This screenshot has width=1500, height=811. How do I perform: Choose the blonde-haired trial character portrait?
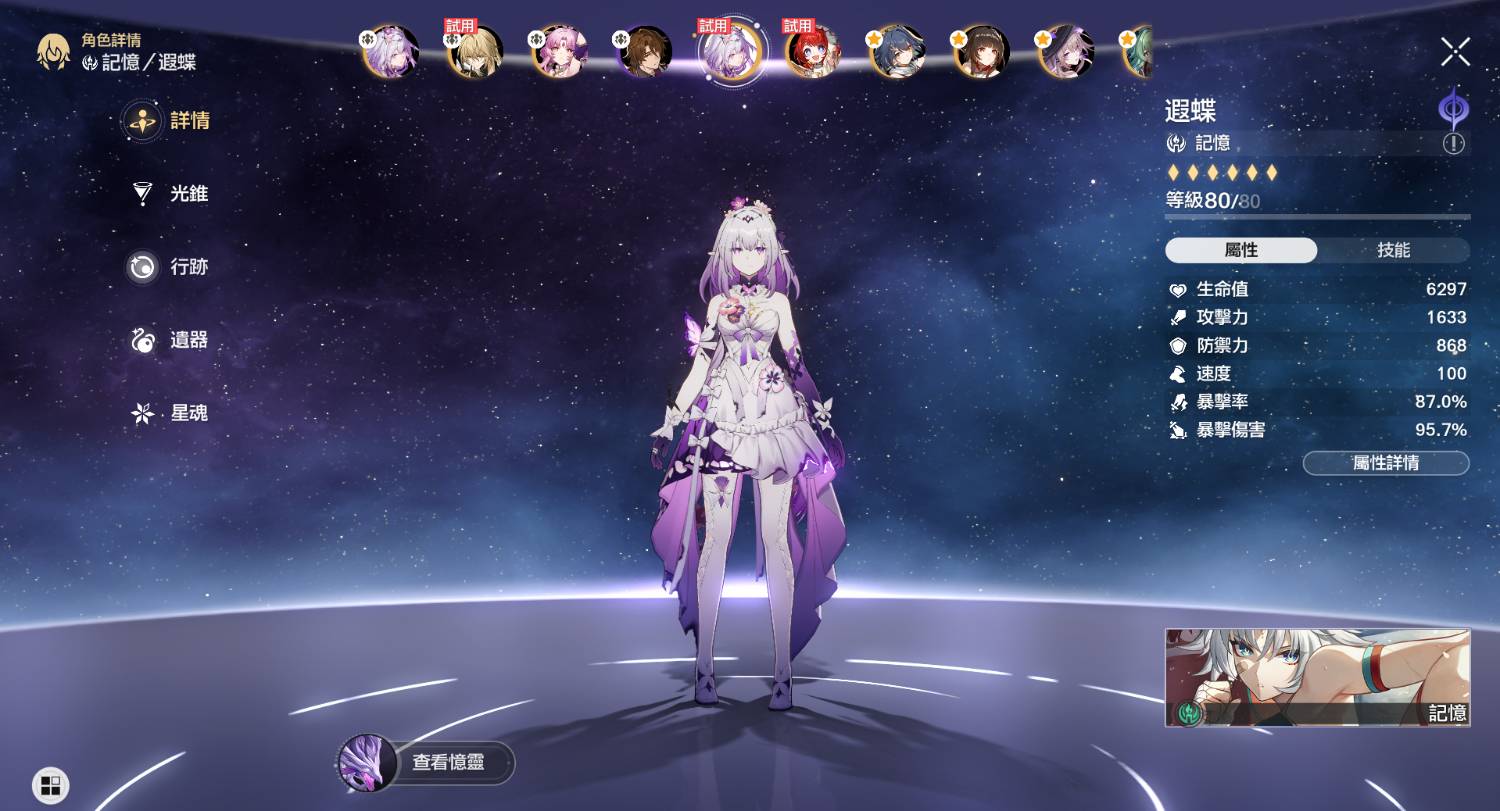point(474,52)
